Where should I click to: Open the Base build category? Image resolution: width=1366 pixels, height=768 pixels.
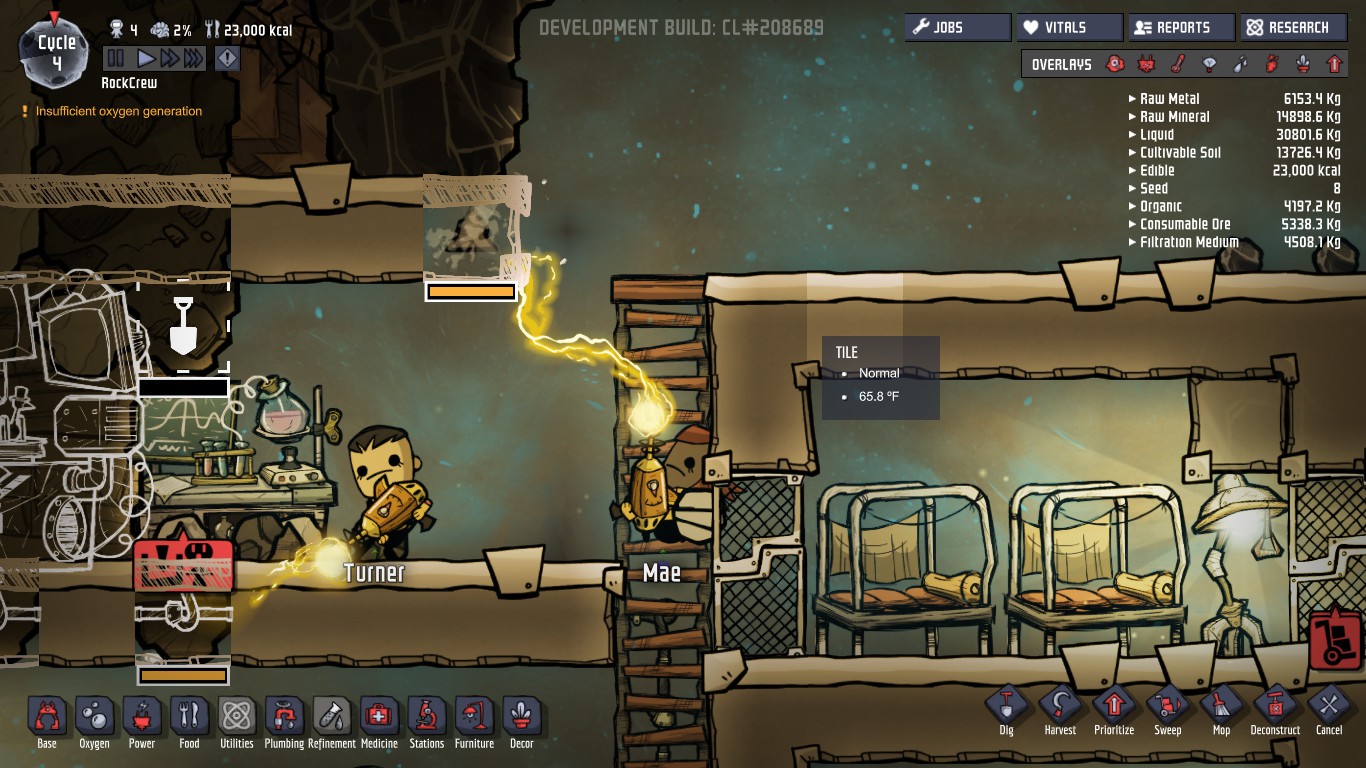pyautogui.click(x=47, y=718)
